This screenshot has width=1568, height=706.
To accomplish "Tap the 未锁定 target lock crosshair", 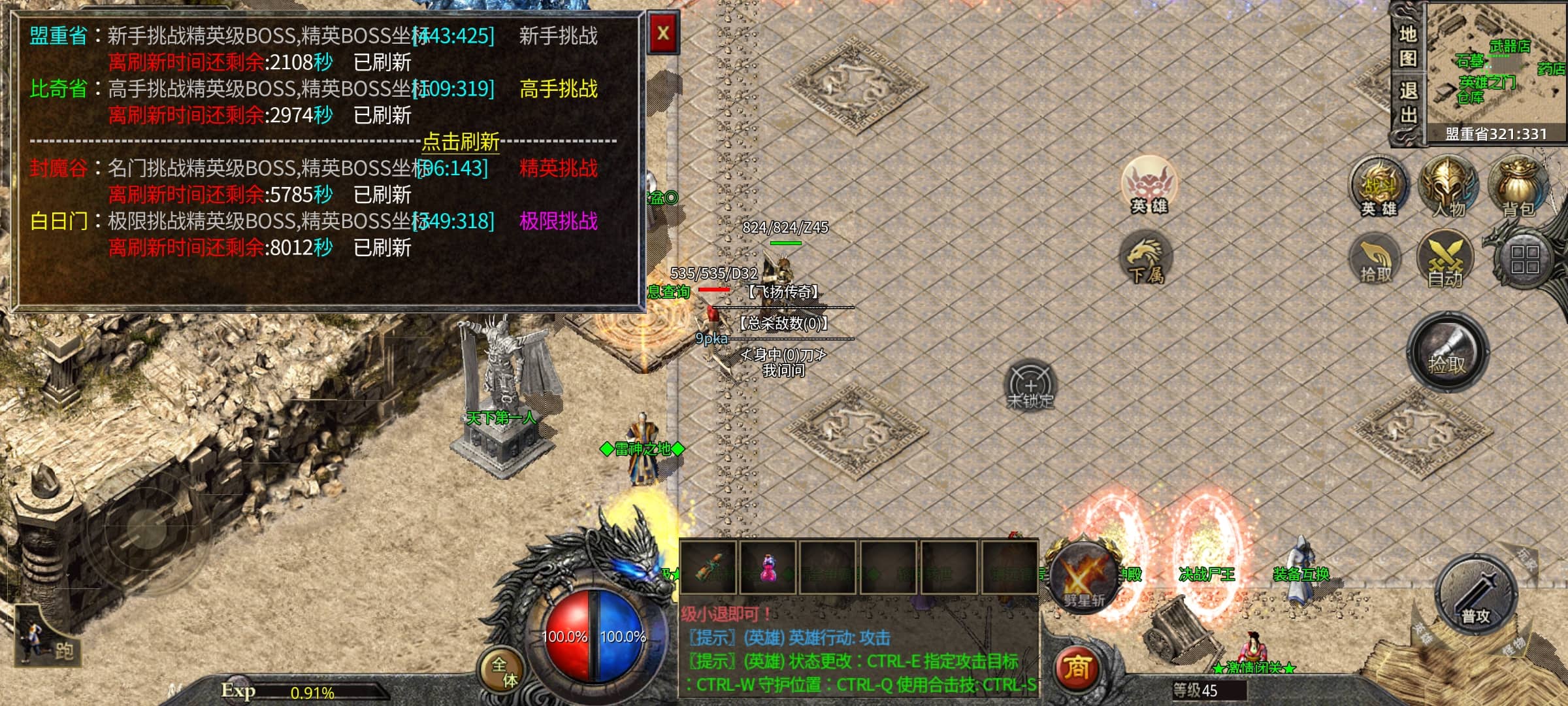I will point(1030,384).
